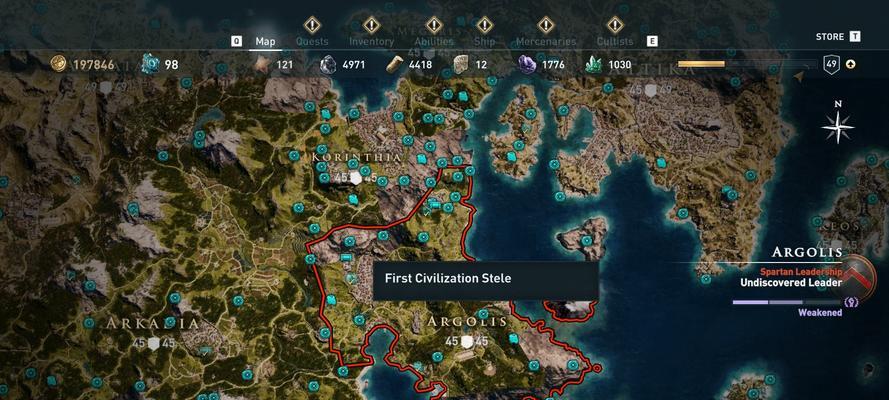This screenshot has width=889, height=400.
Task: Click the First Civilization Stele tooltip
Action: point(485,279)
